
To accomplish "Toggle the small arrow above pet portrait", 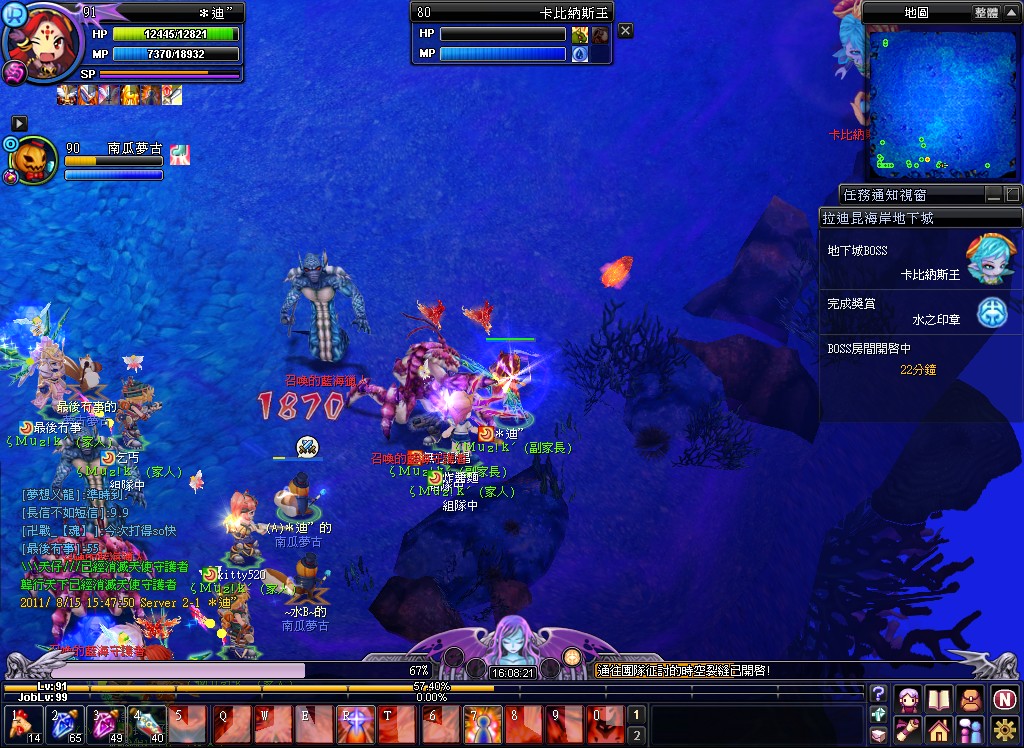I will [x=18, y=122].
